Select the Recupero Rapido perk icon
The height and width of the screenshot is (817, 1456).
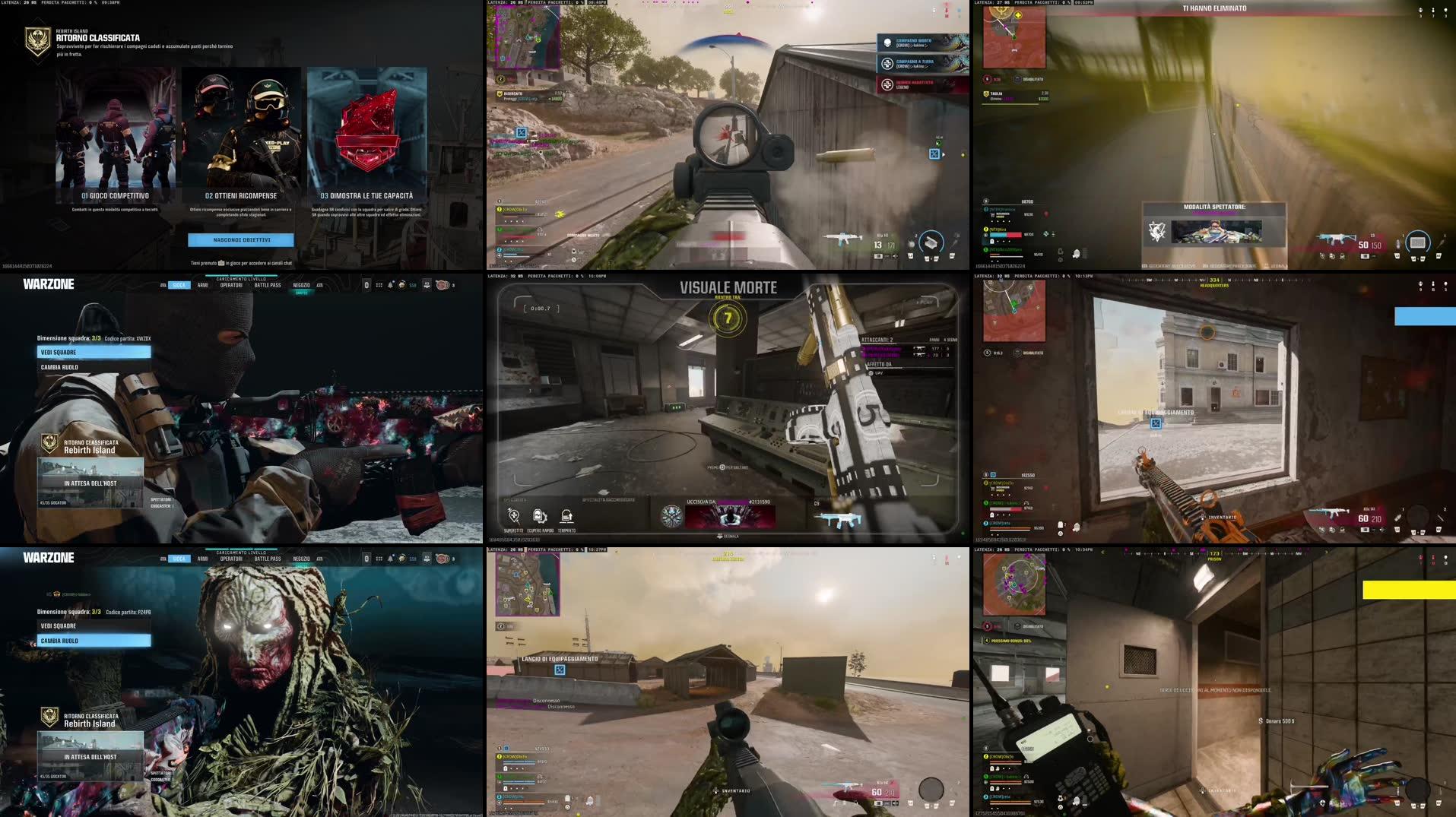click(538, 516)
